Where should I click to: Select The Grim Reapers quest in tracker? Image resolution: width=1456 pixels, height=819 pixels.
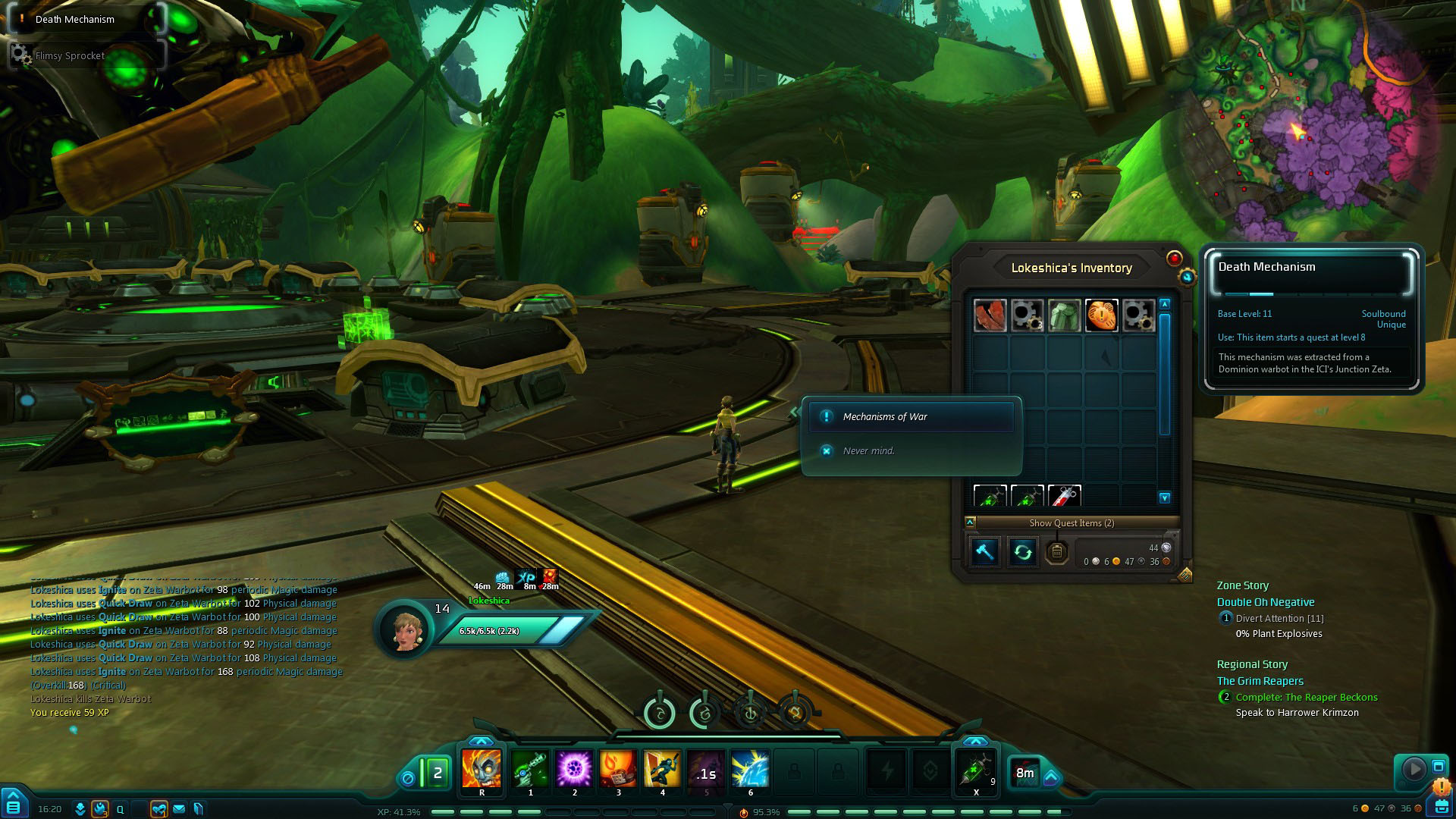(x=1260, y=681)
